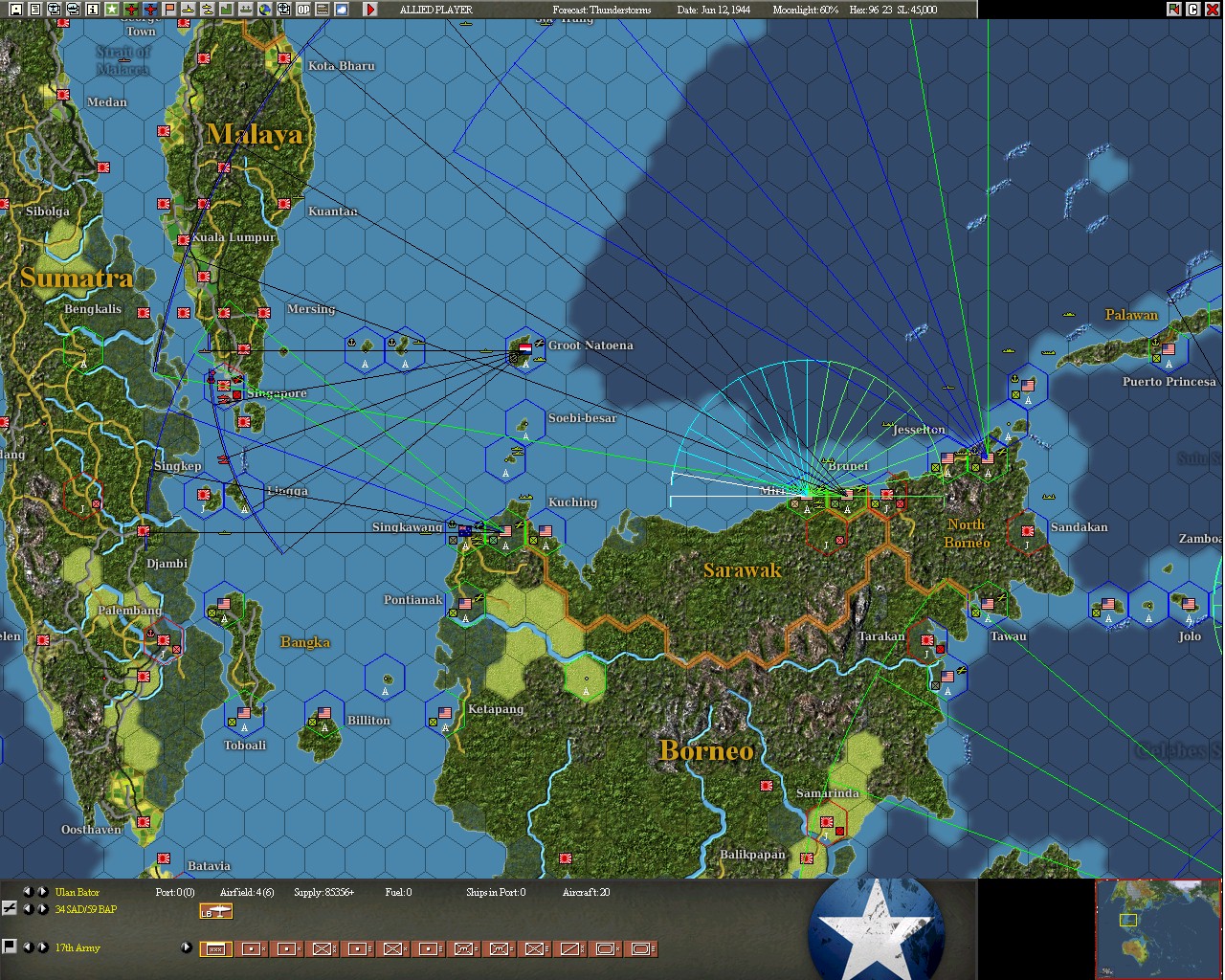Open the save game disk icon

point(15,10)
